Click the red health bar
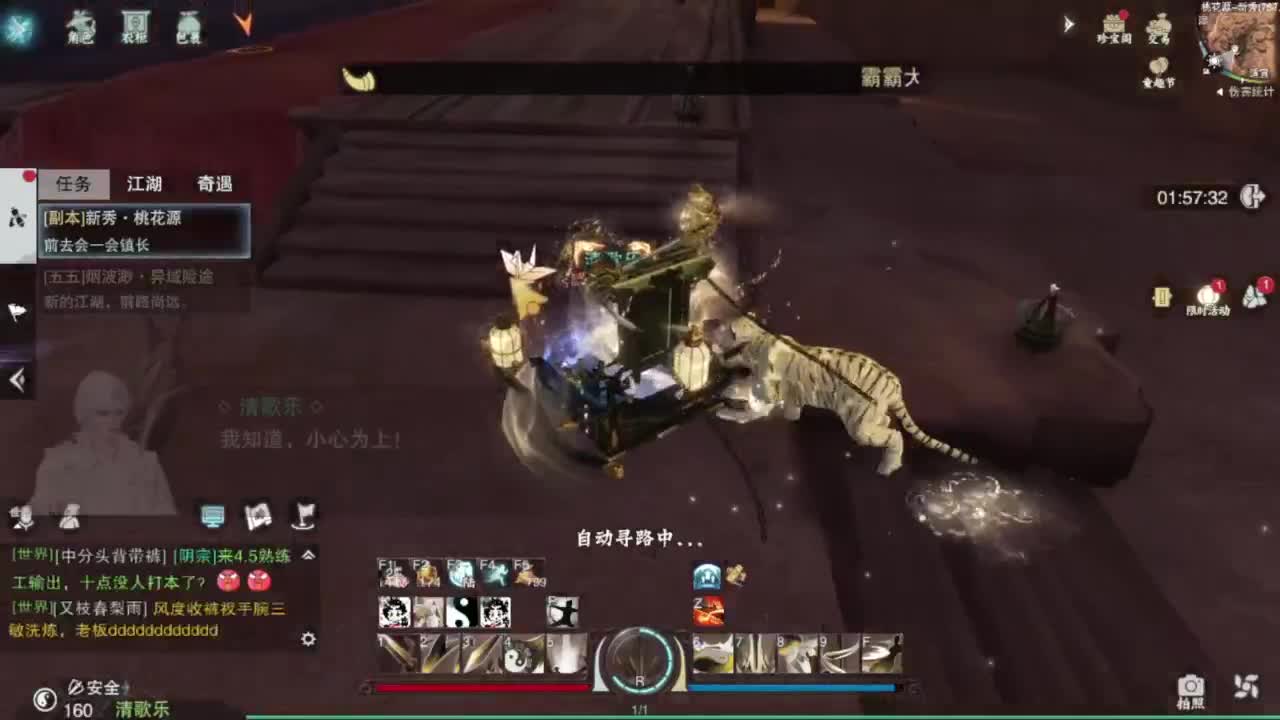The width and height of the screenshot is (1280, 720). point(480,685)
